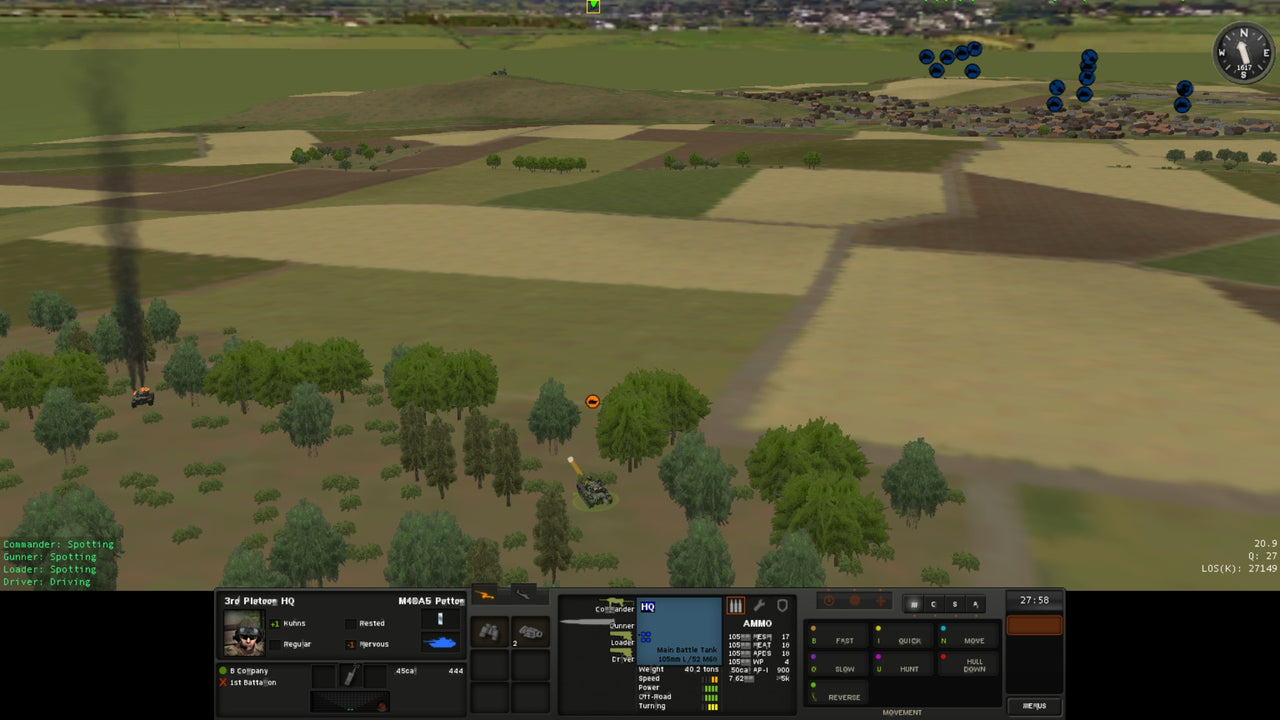The image size is (1280, 720).
Task: Open the wrench damage panel
Action: 760,605
